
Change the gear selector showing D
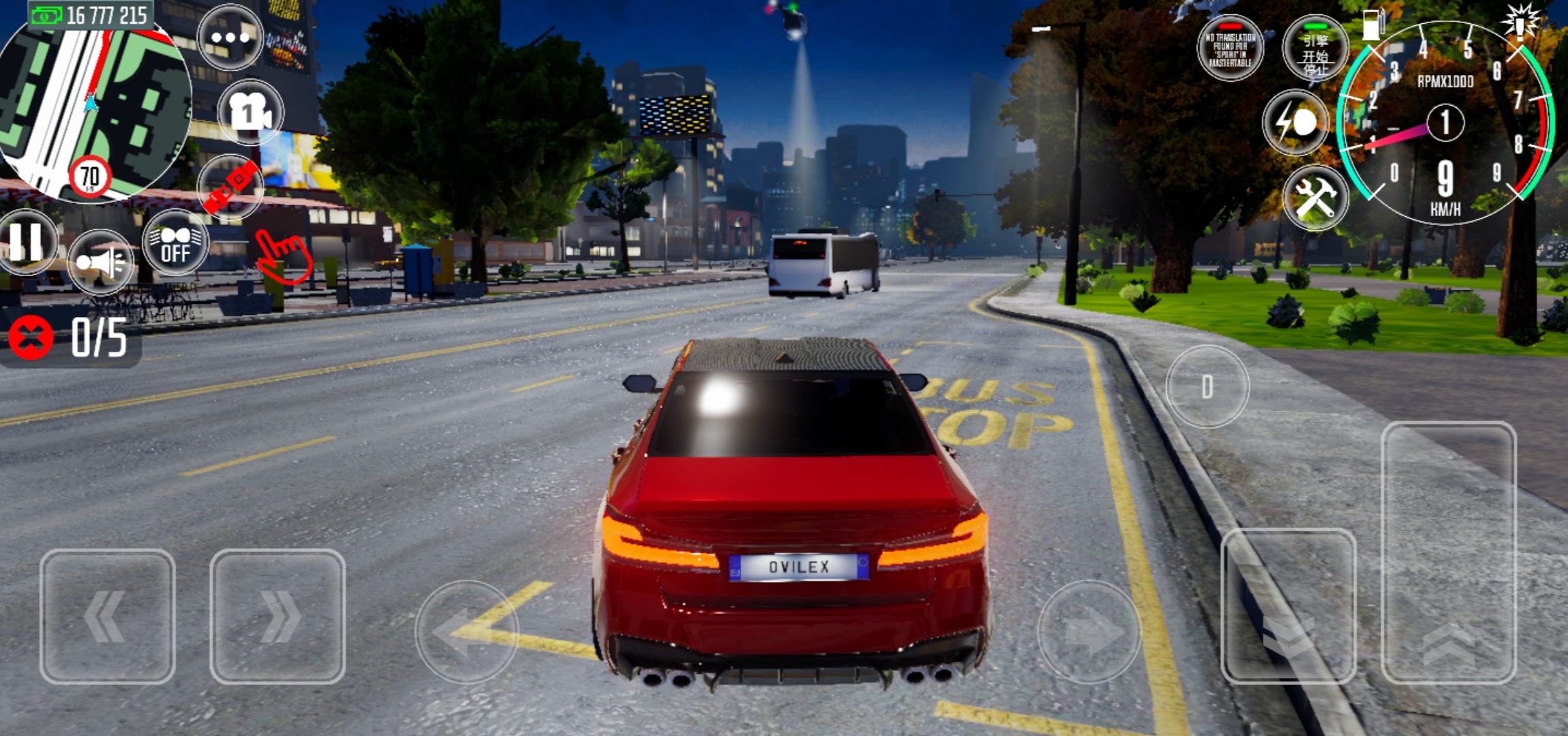(x=1207, y=386)
